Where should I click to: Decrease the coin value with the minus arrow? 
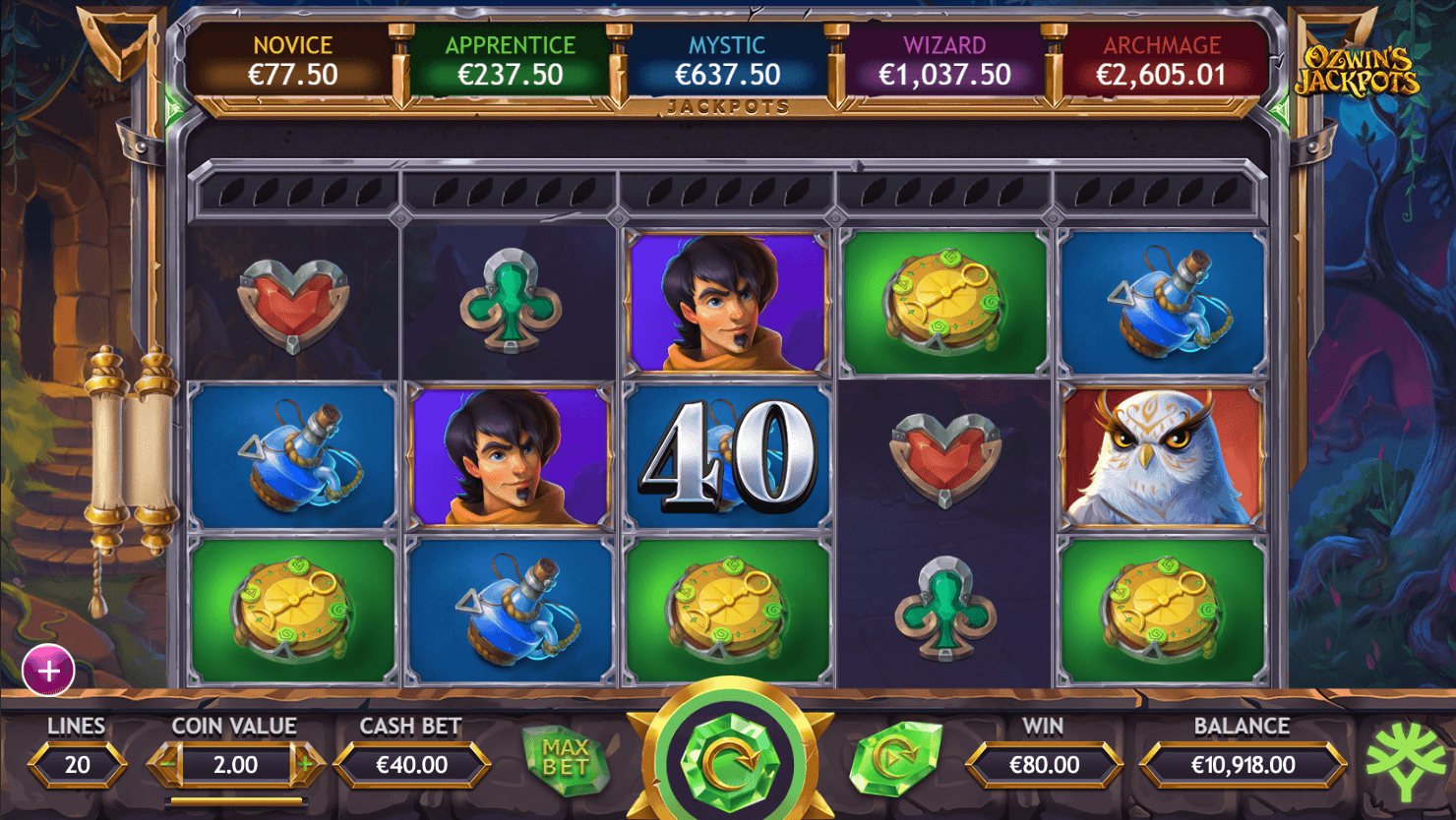[x=166, y=764]
